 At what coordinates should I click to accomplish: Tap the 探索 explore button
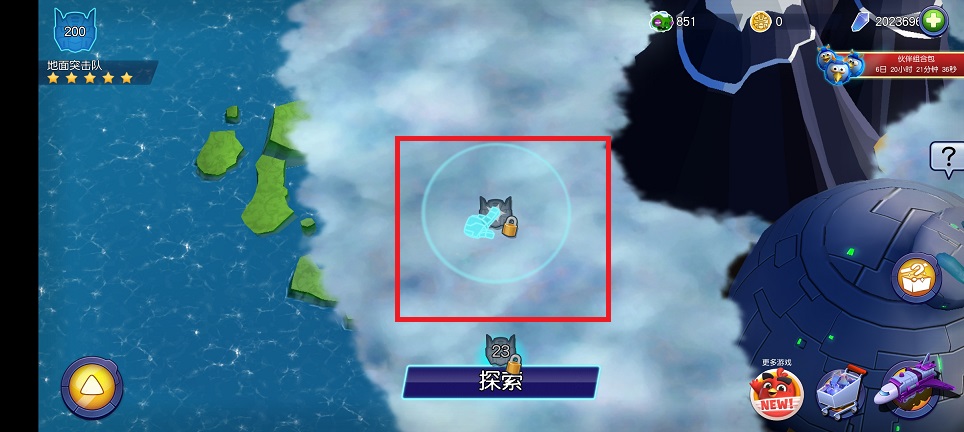(501, 381)
